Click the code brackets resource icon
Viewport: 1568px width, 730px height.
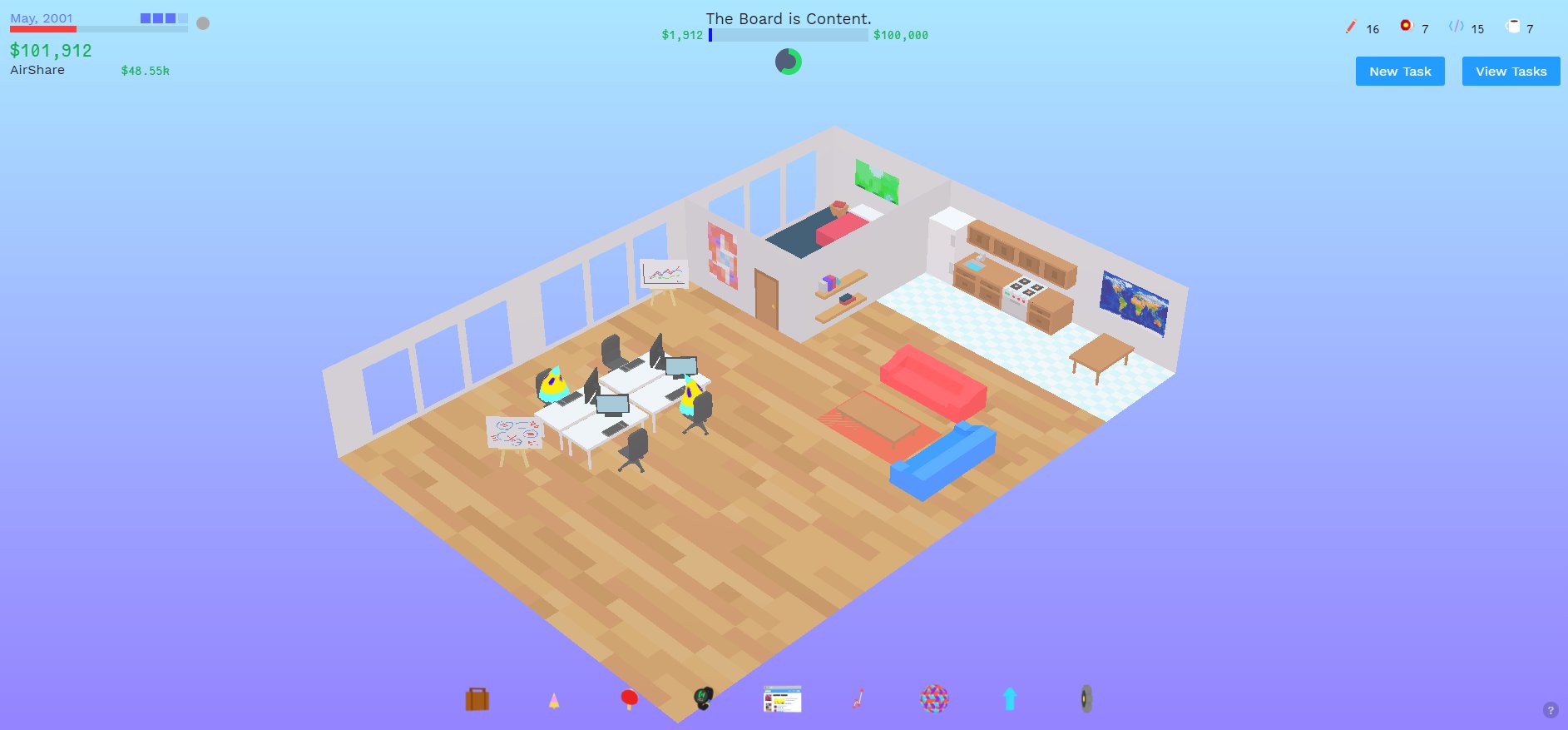(1457, 27)
